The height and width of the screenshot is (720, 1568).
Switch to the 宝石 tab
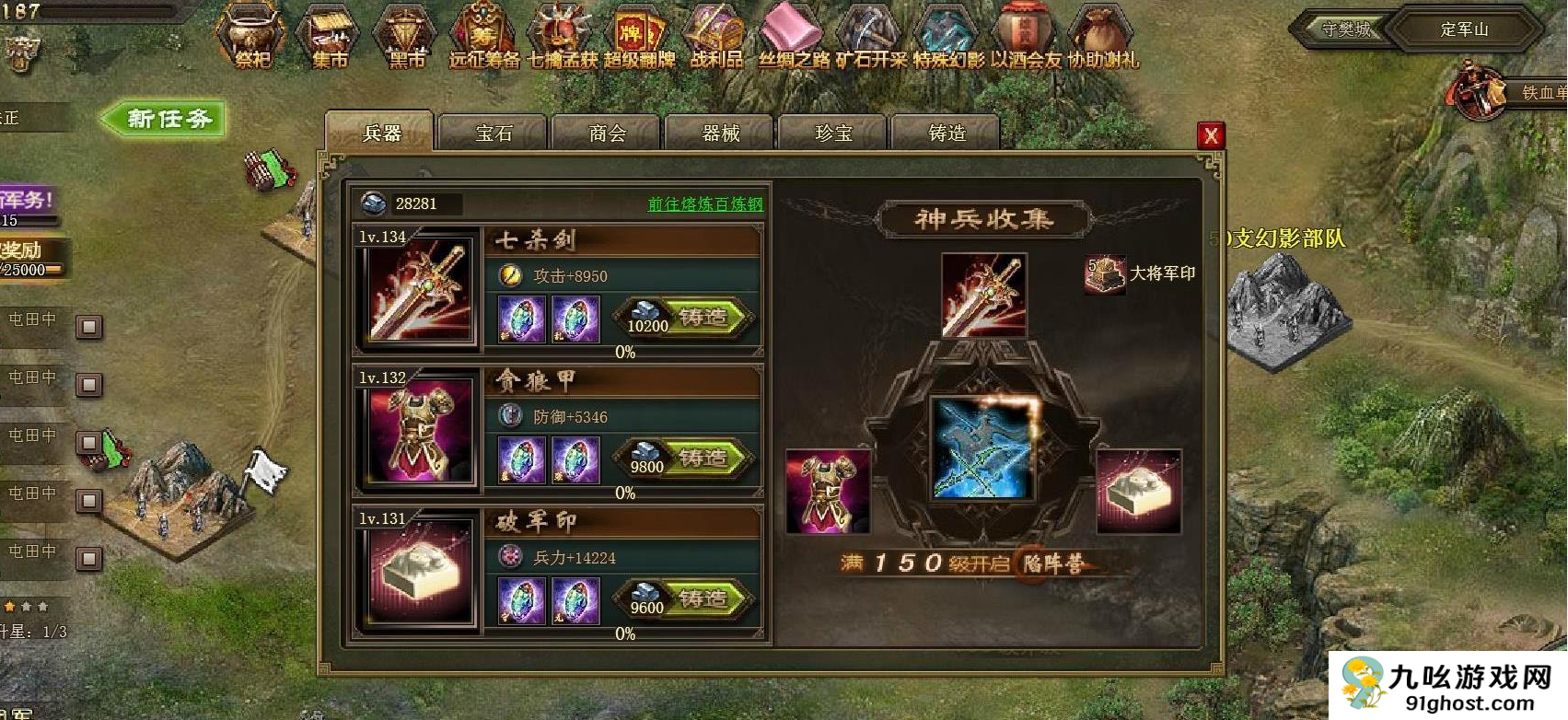(494, 134)
